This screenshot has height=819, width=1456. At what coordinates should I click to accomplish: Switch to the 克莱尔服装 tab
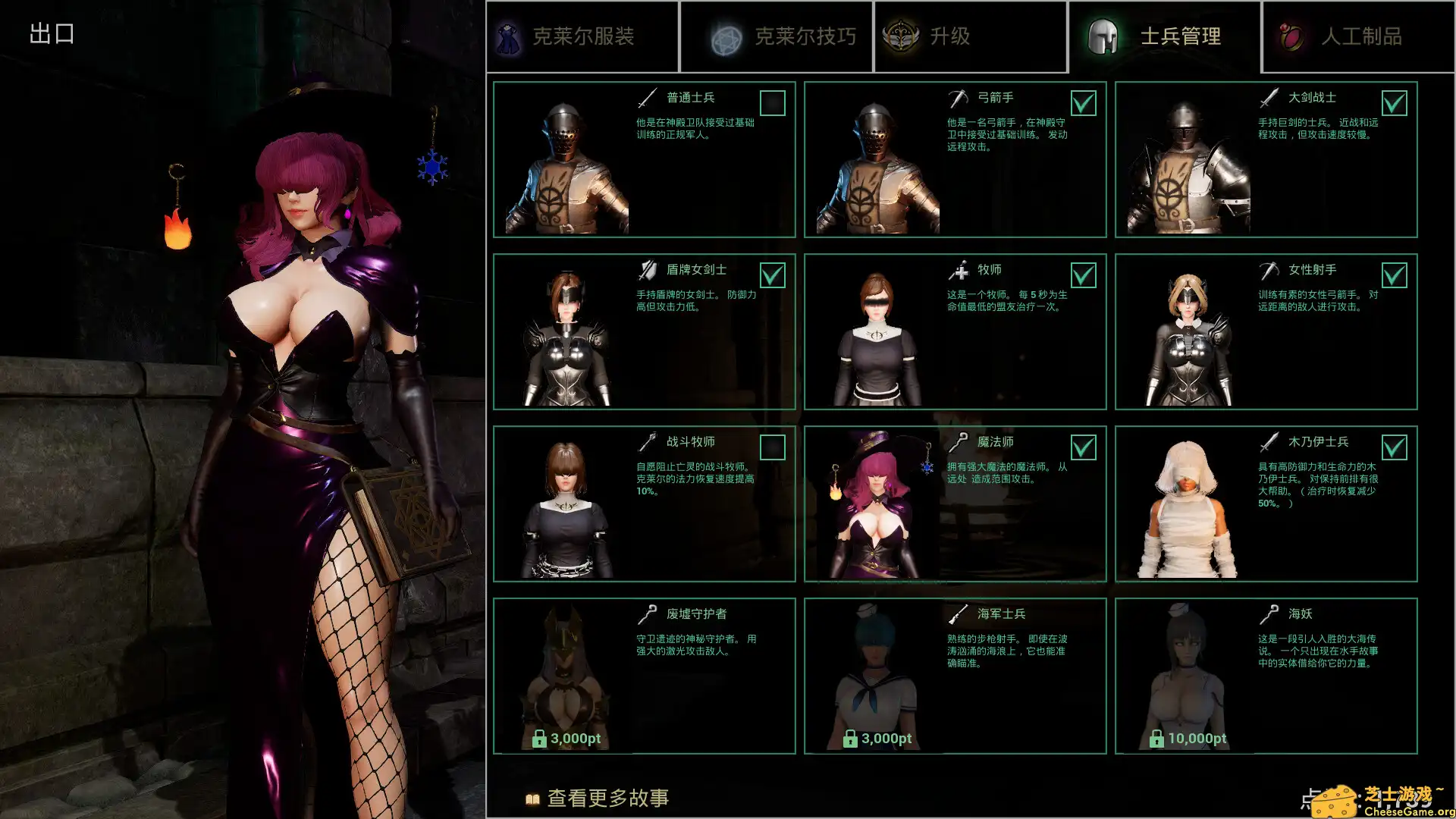coord(582,36)
